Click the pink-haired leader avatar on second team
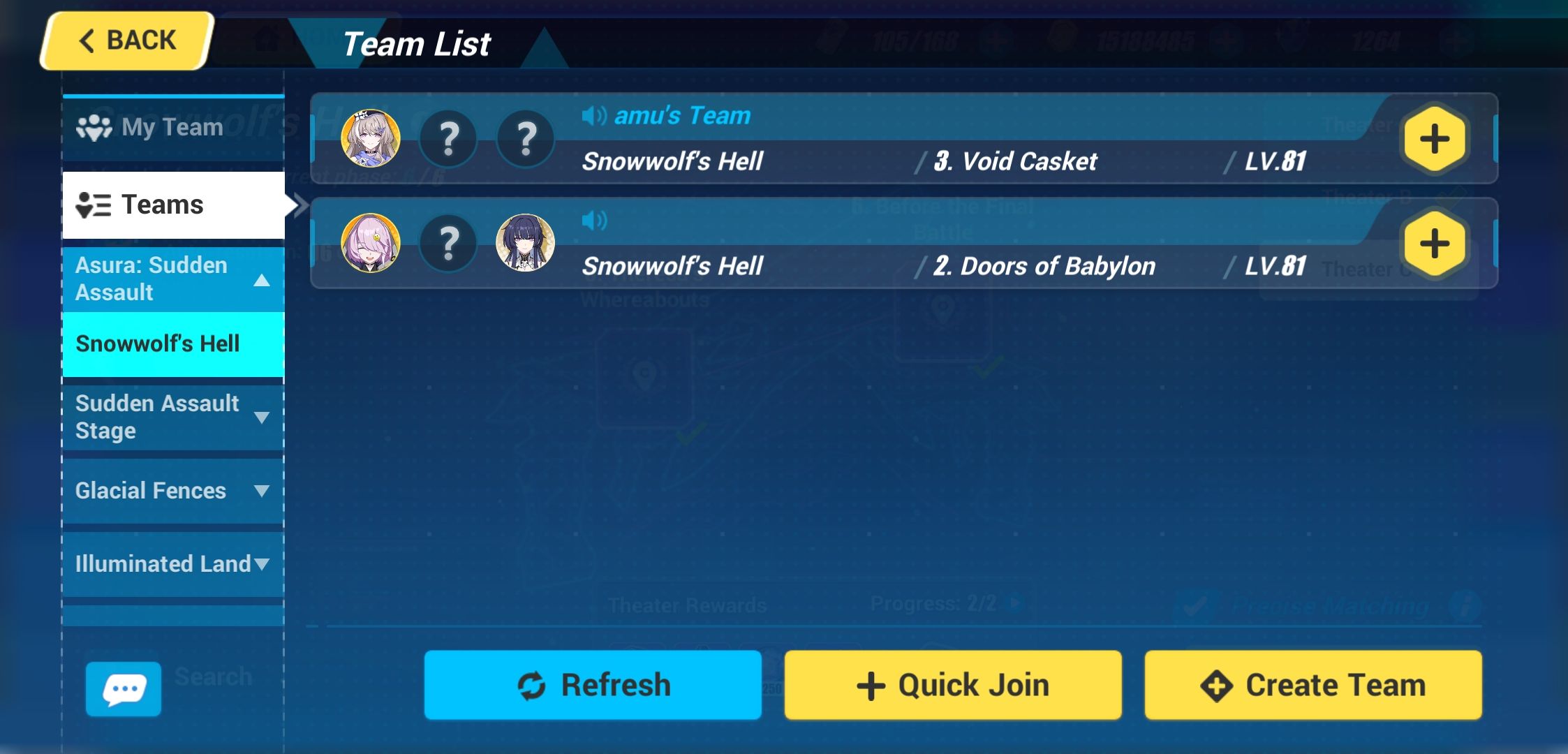Viewport: 1568px width, 754px height. [371, 244]
